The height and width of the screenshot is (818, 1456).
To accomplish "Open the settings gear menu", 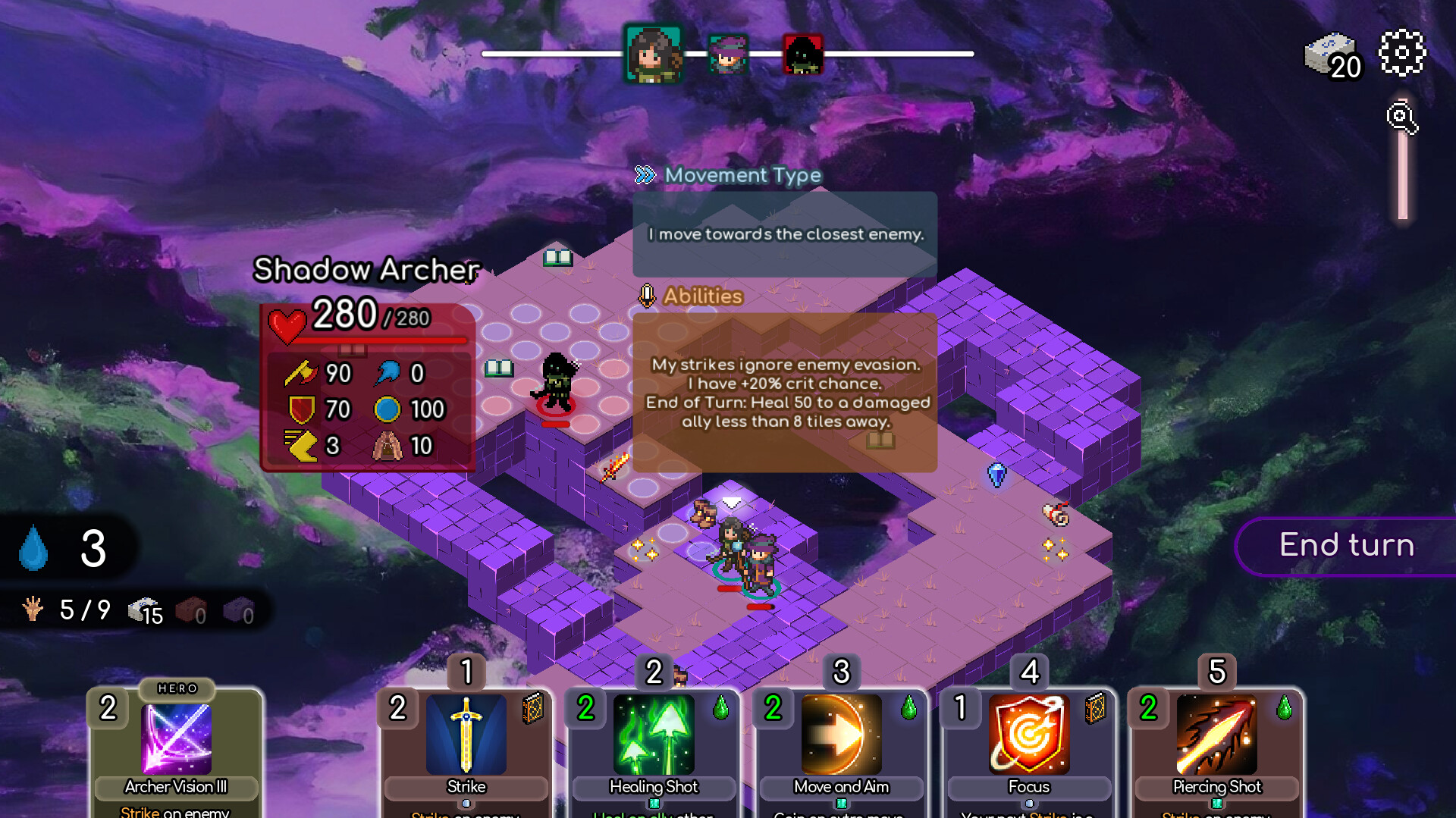I will click(1402, 53).
